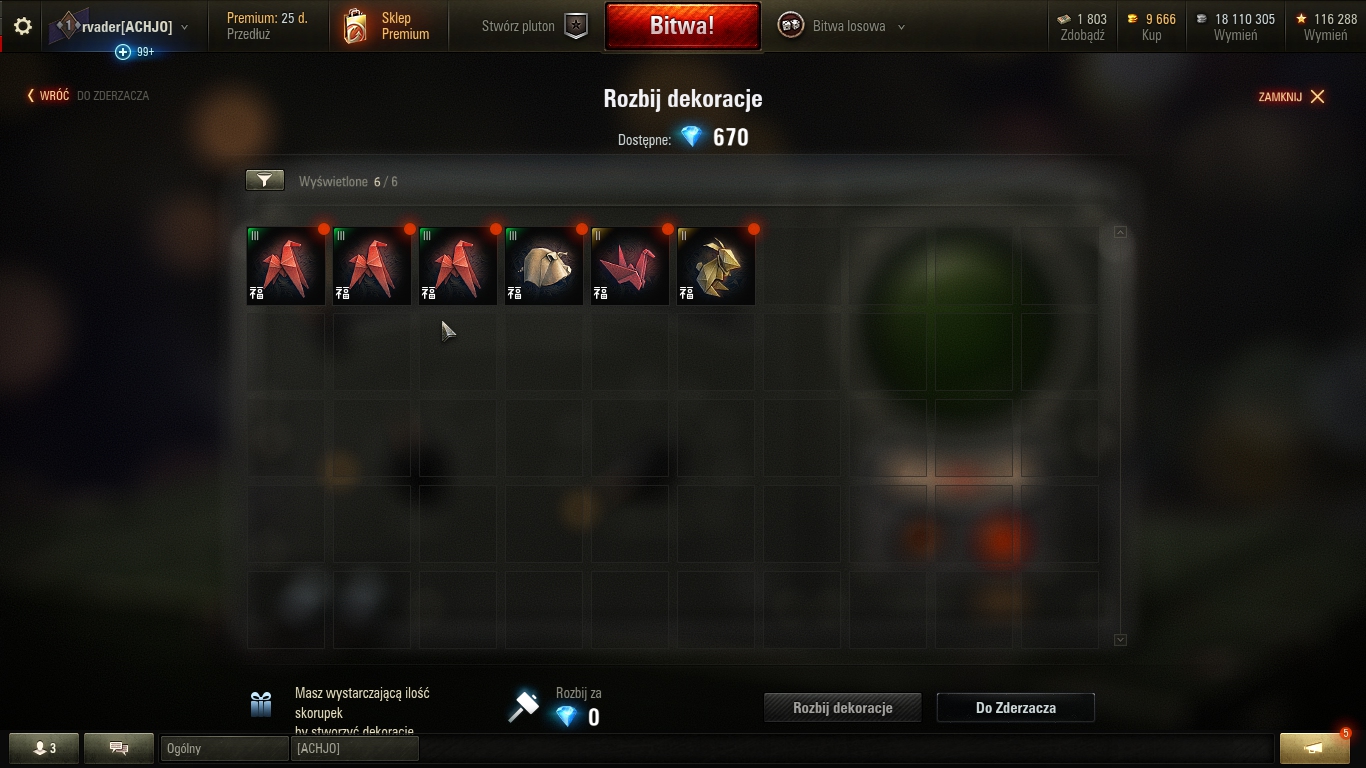
Task: Open the [ACHJO] clan chat channel
Action: 354,748
